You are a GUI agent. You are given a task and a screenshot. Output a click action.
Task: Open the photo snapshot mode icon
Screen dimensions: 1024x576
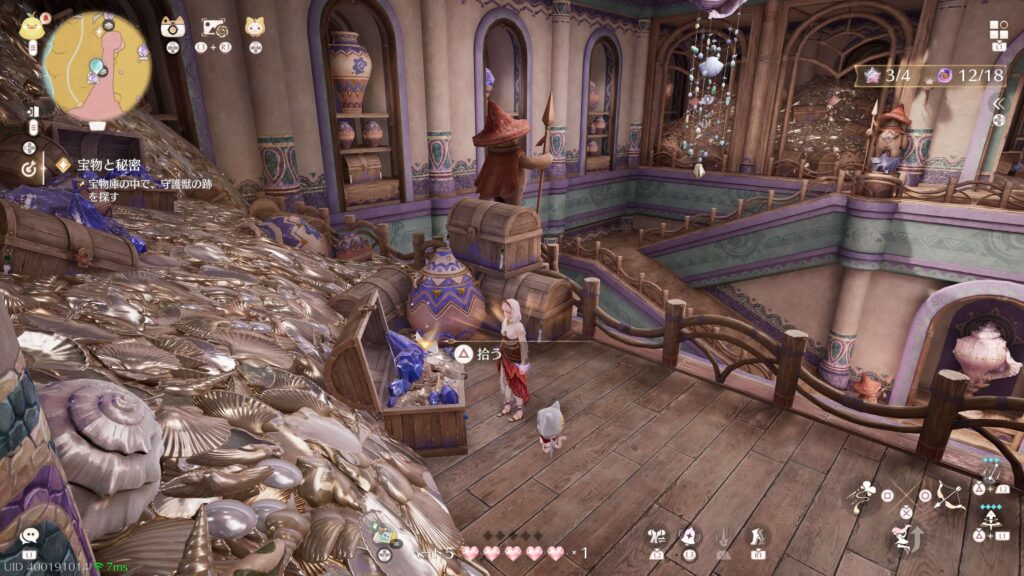(x=213, y=27)
